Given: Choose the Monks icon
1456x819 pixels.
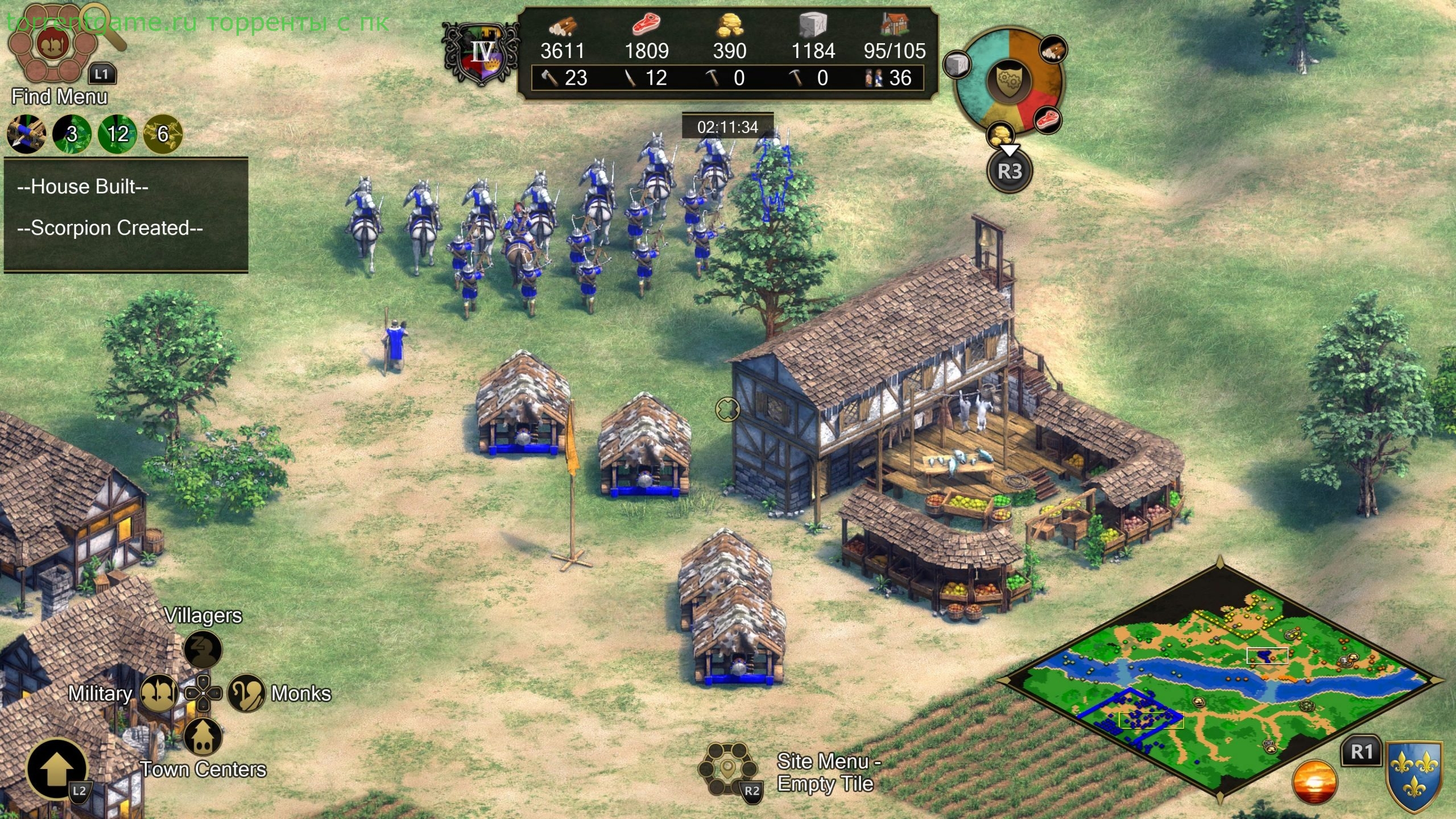Looking at the screenshot, I should coord(246,693).
